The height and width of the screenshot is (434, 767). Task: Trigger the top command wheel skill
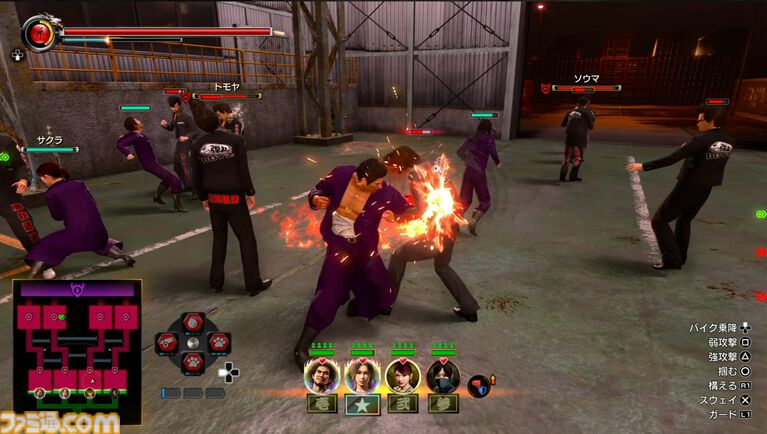(193, 322)
